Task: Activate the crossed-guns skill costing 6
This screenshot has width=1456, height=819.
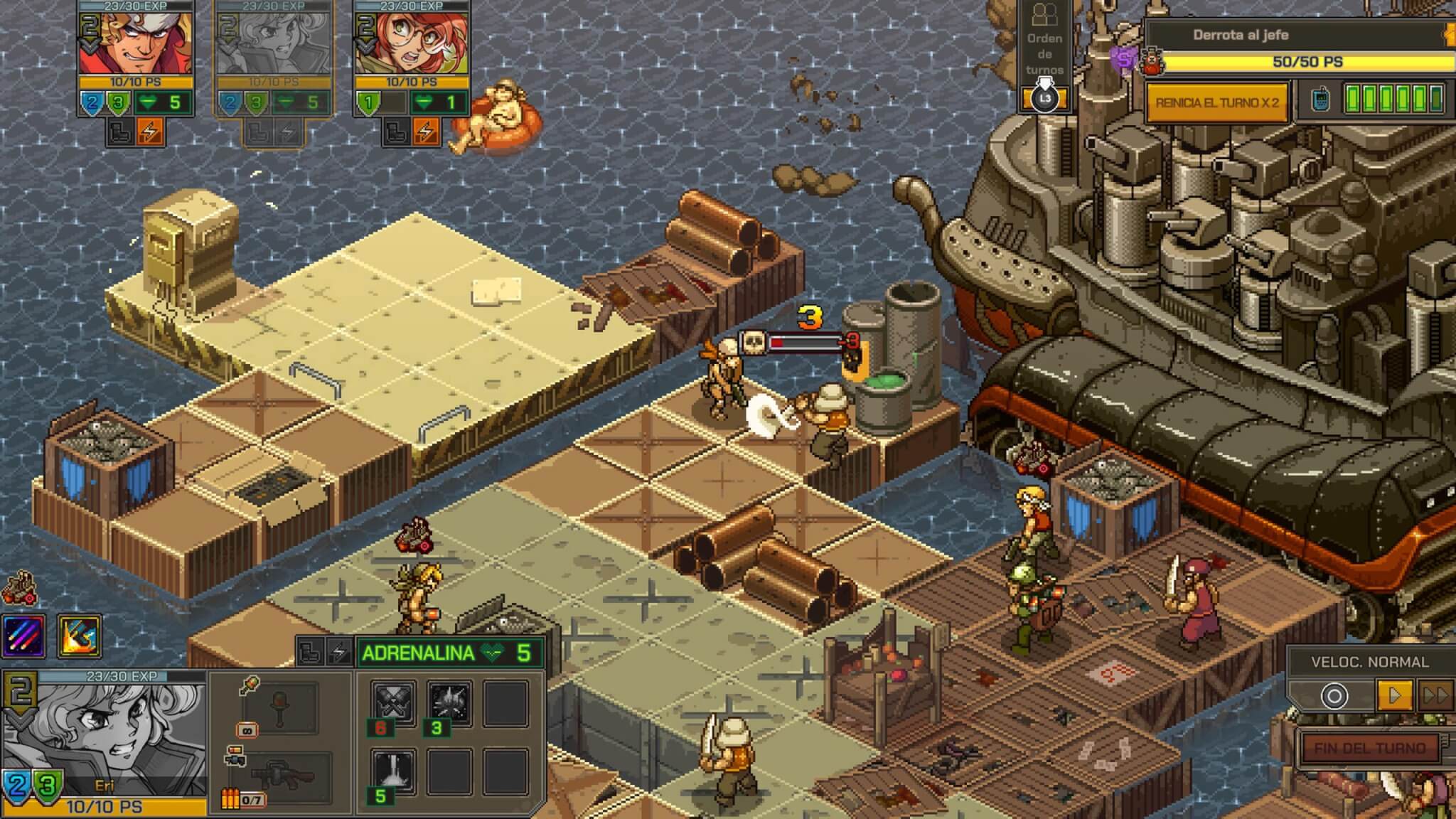Action: 394,703
